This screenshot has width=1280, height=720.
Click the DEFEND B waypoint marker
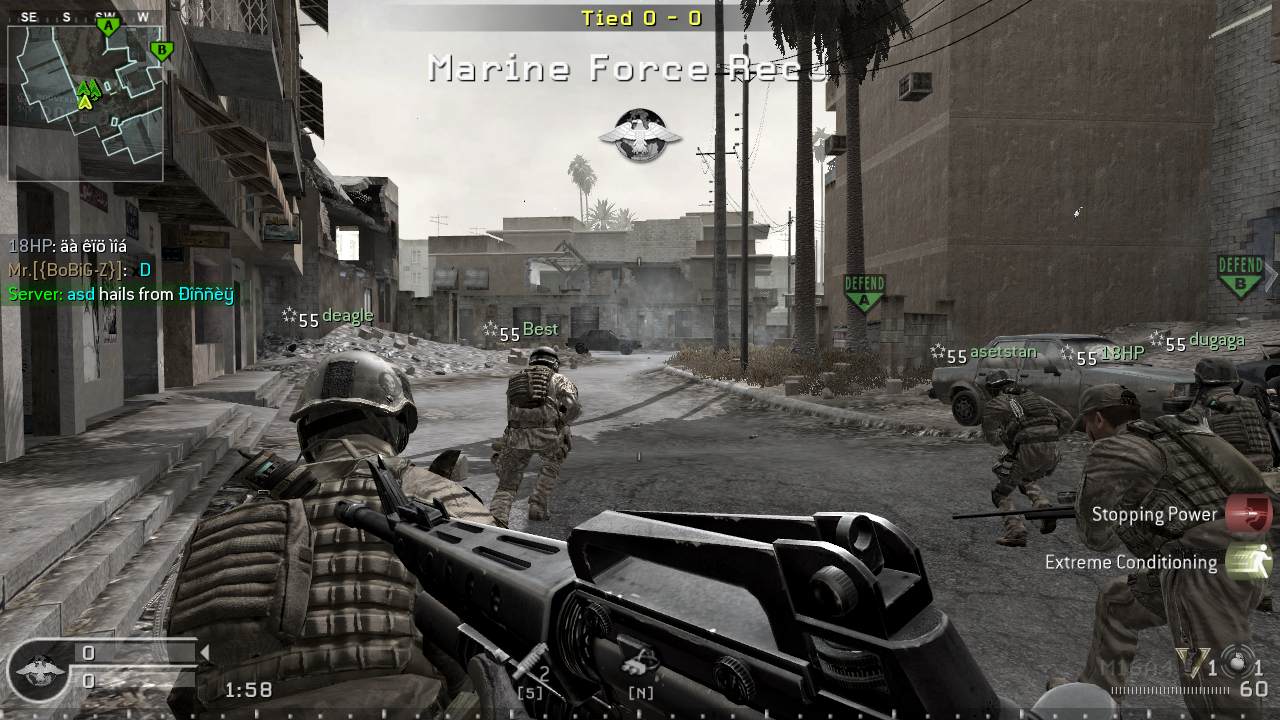pos(1240,275)
